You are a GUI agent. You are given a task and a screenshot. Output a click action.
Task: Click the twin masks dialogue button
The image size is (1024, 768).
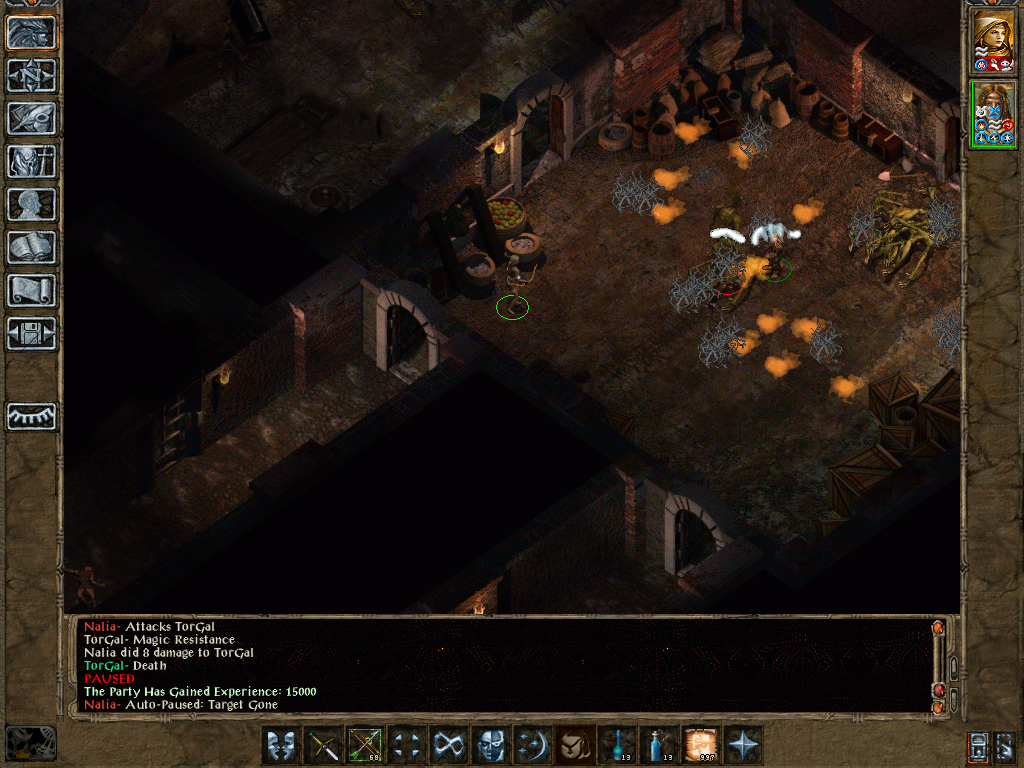pyautogui.click(x=281, y=745)
